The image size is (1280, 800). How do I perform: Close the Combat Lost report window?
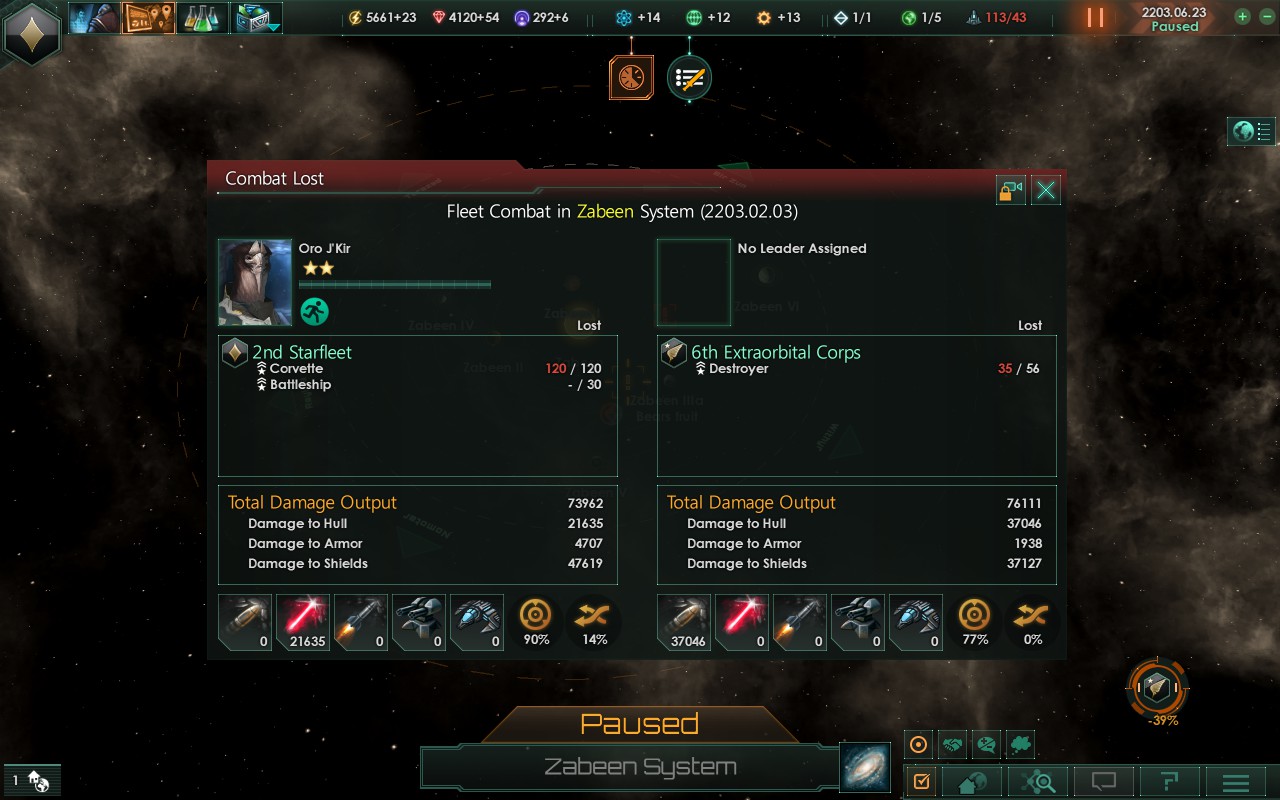click(1046, 190)
